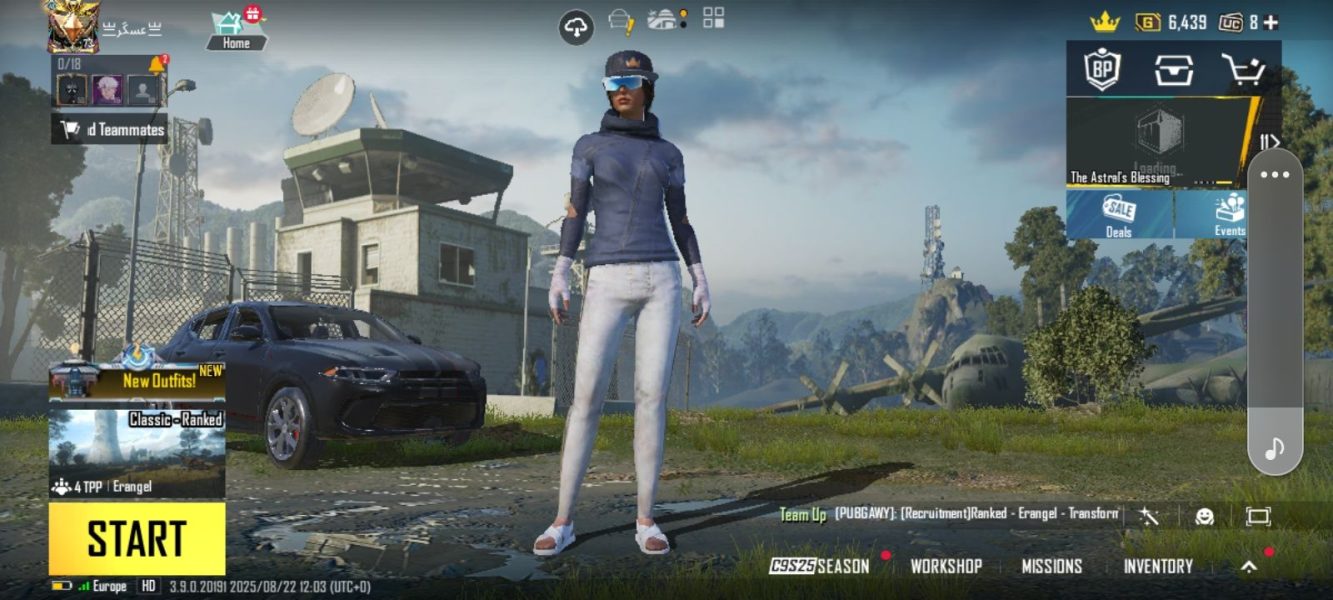Open the shopping cart shop

coord(1243,69)
